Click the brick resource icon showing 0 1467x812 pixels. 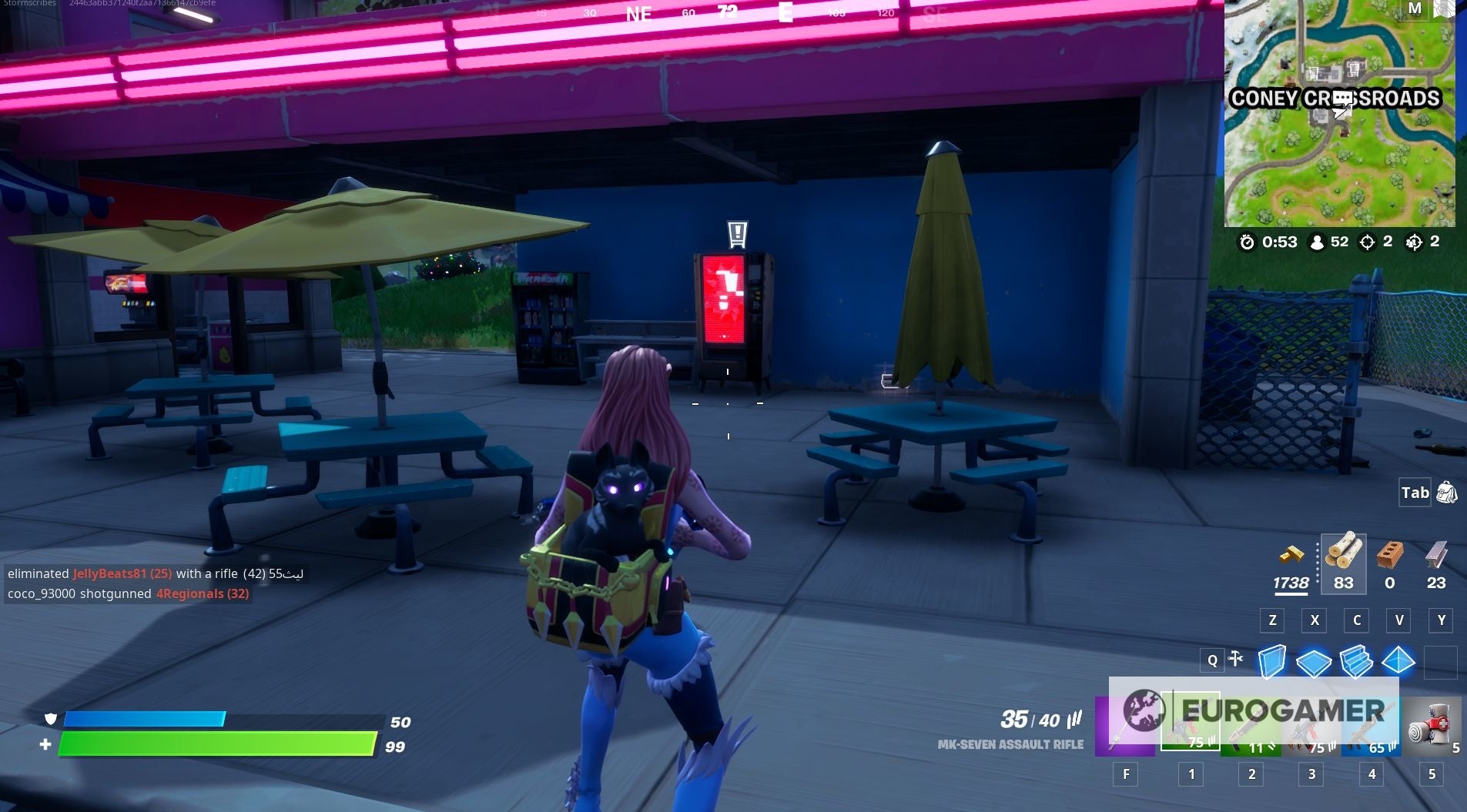tap(1389, 562)
